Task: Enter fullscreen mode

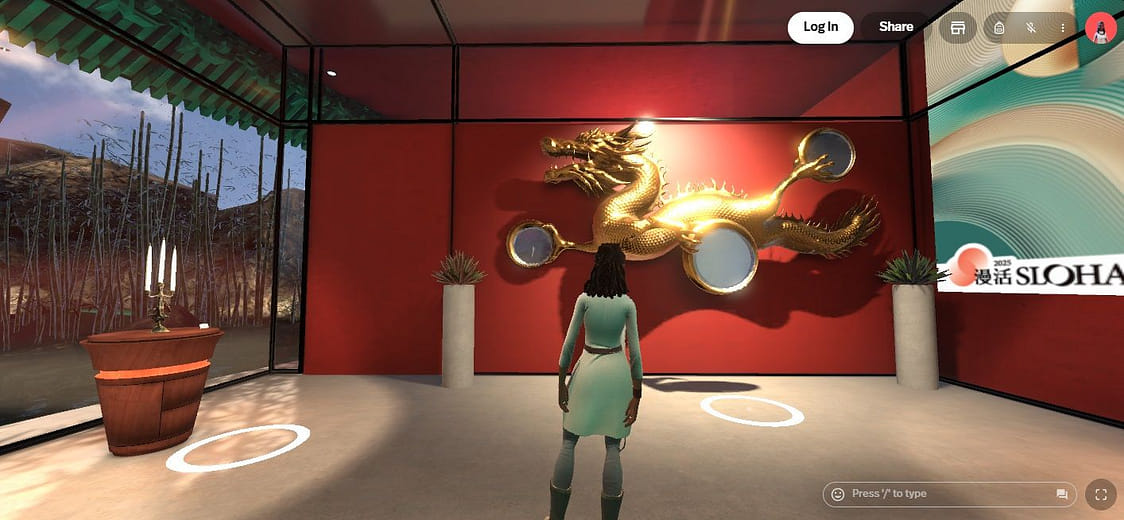Action: pyautogui.click(x=1101, y=494)
